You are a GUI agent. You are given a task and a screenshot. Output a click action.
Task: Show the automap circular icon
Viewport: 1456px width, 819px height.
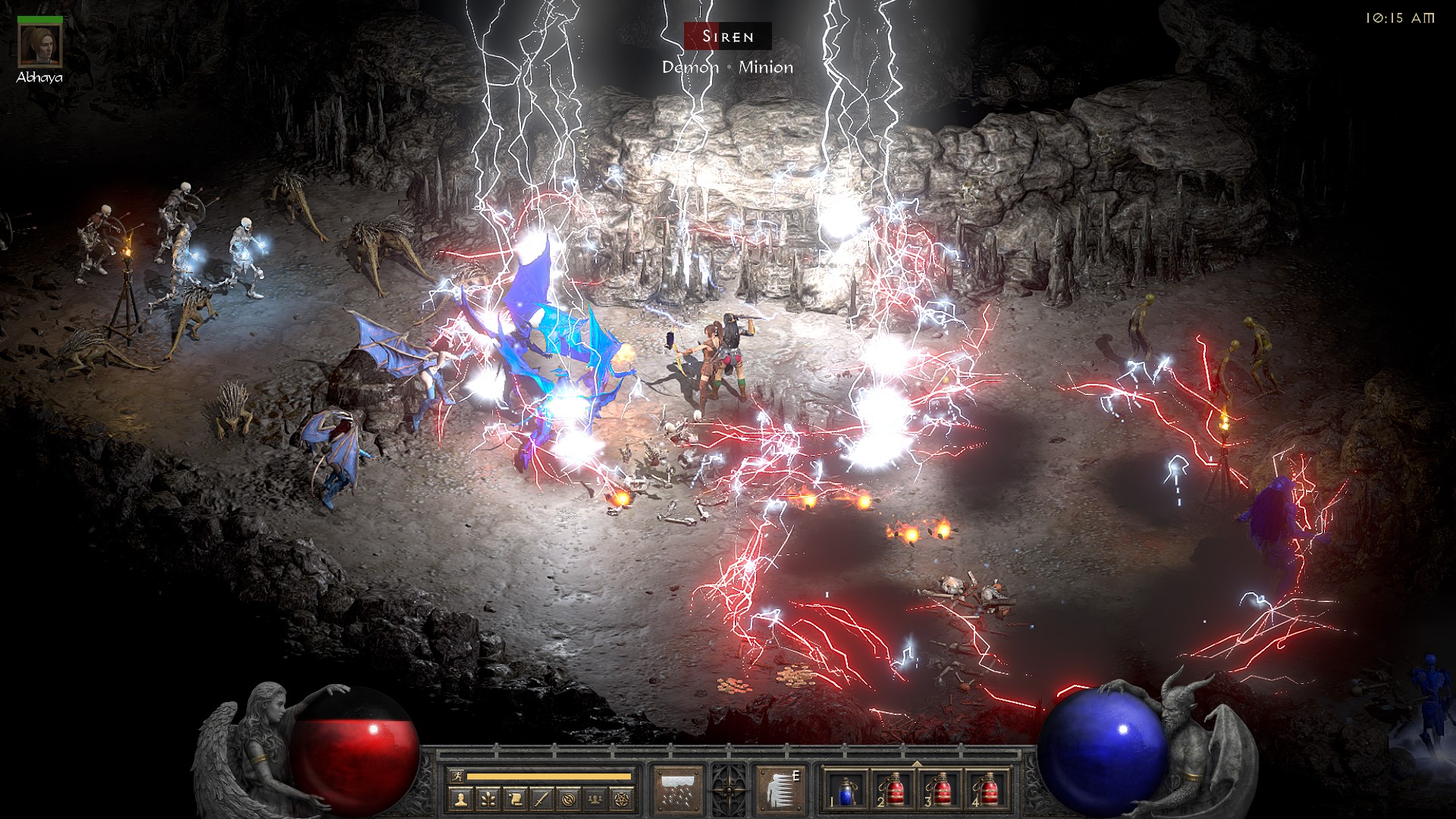[569, 798]
